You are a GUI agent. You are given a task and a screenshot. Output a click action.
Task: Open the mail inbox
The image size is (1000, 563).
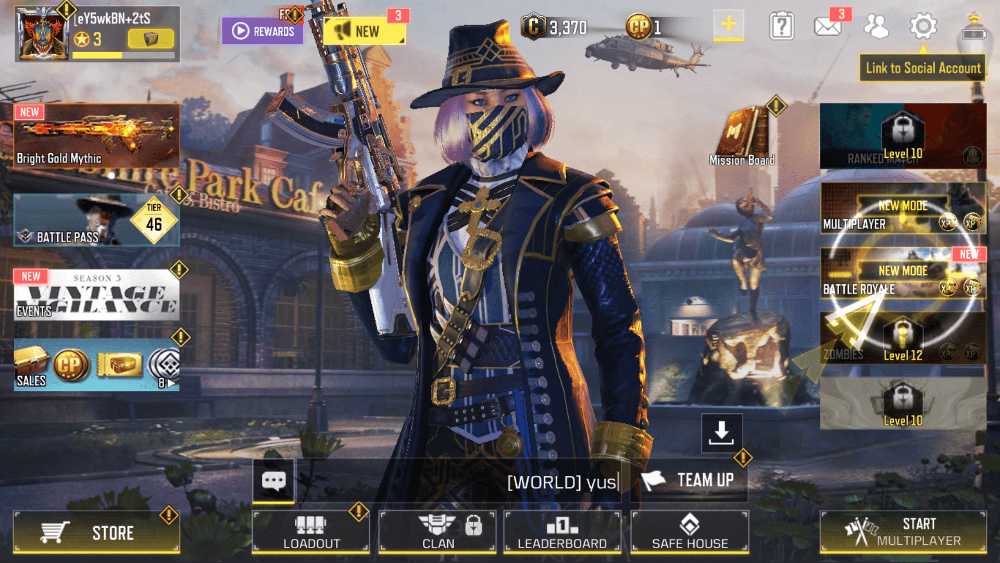pos(828,27)
